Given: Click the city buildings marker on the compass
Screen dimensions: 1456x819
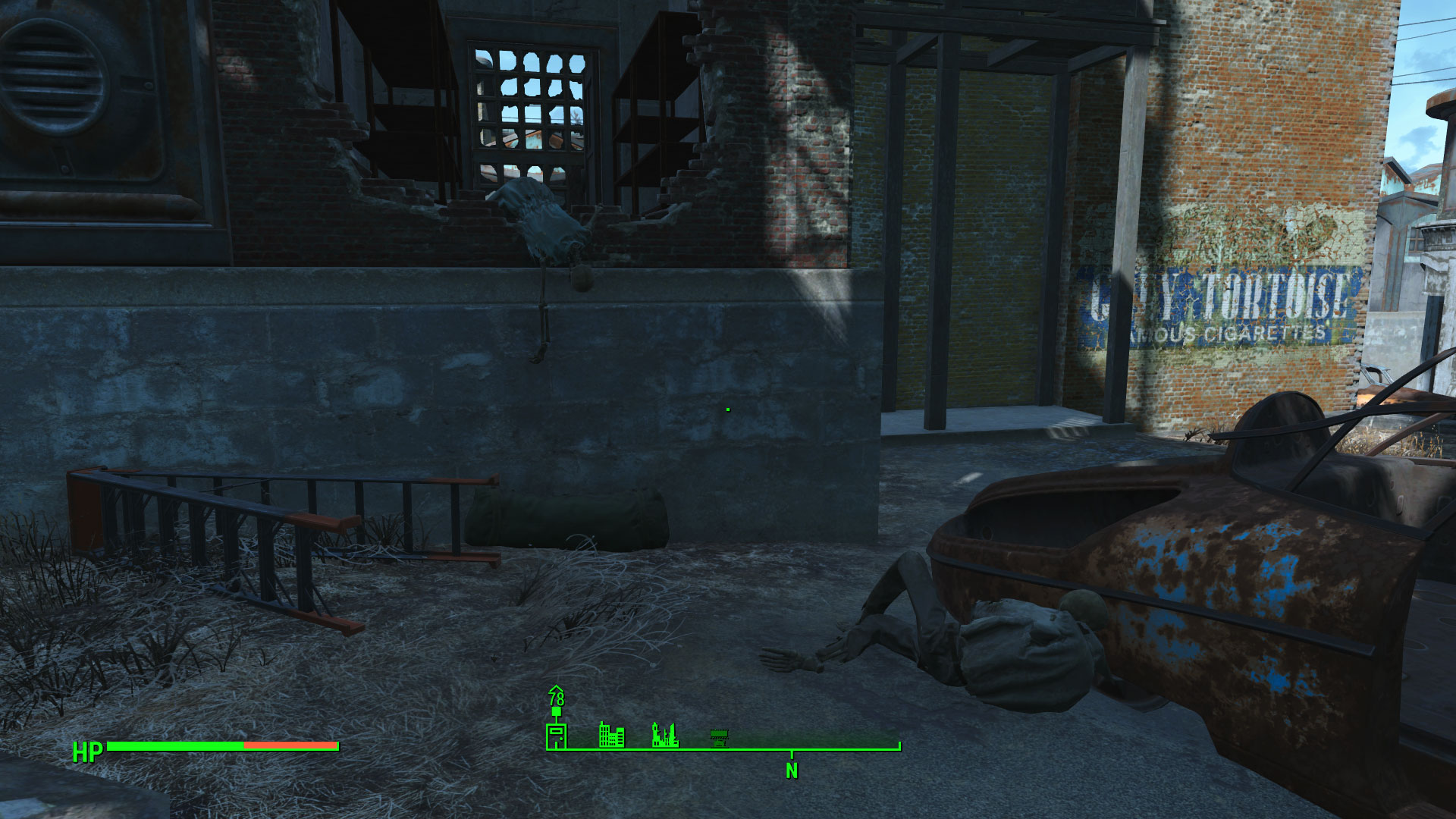Looking at the screenshot, I should tap(611, 734).
